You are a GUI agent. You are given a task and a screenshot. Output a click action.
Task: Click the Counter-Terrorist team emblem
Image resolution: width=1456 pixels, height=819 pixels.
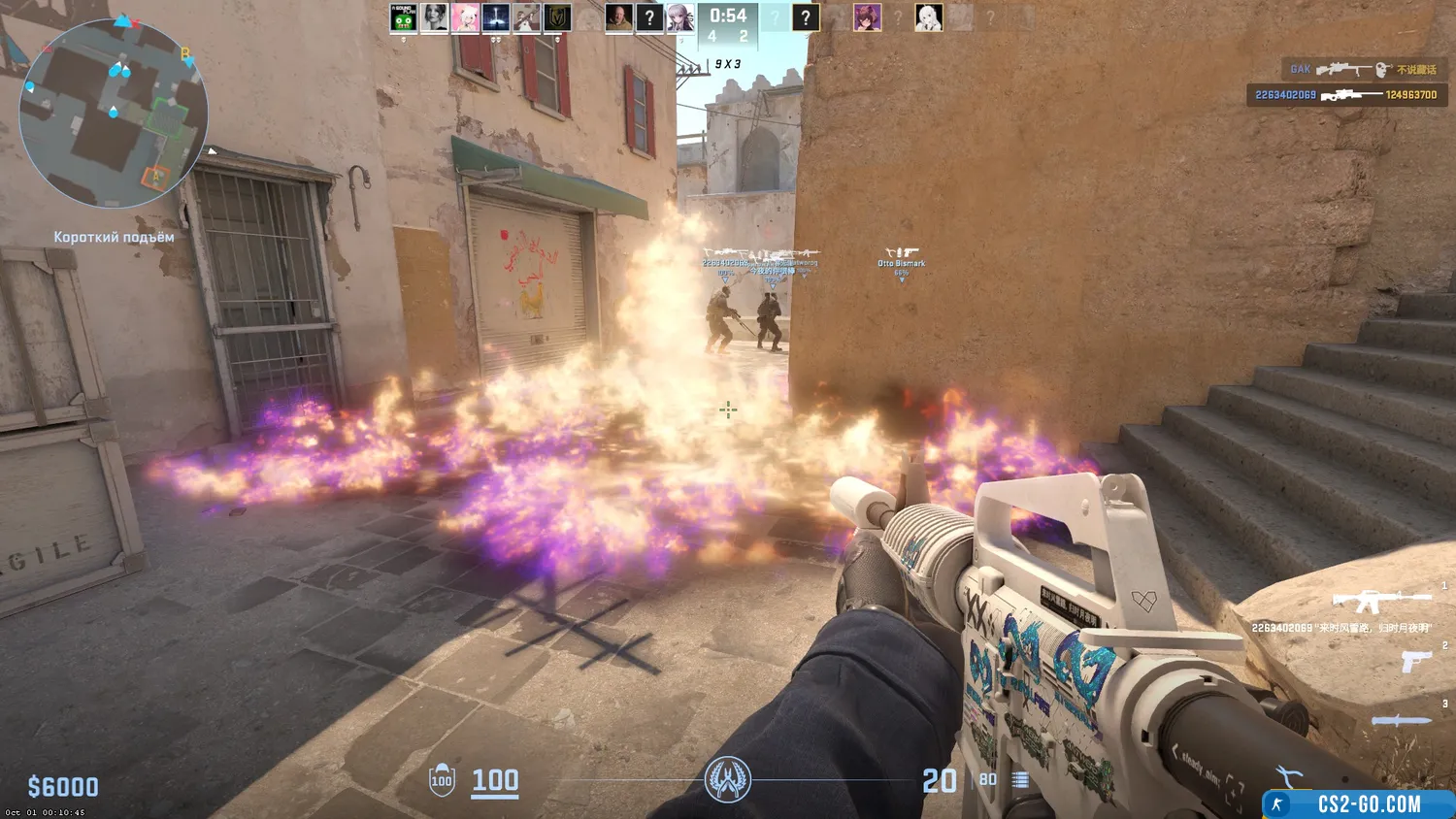727,779
